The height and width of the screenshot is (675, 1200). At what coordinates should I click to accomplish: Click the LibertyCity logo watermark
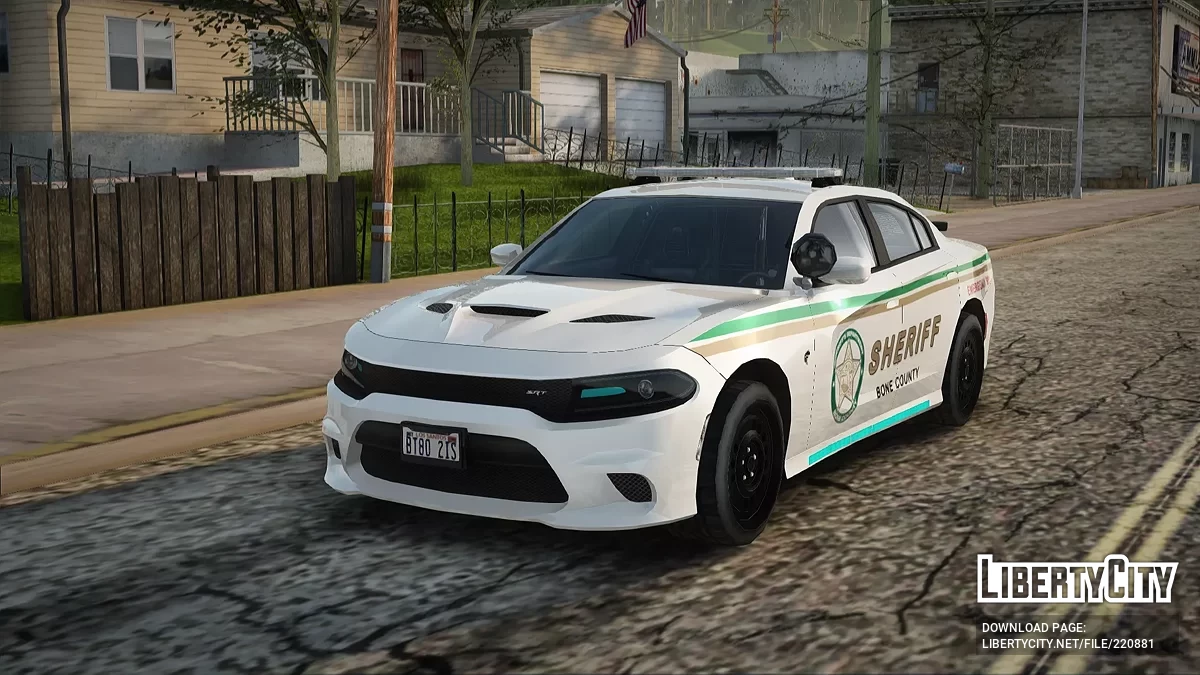tap(1077, 580)
